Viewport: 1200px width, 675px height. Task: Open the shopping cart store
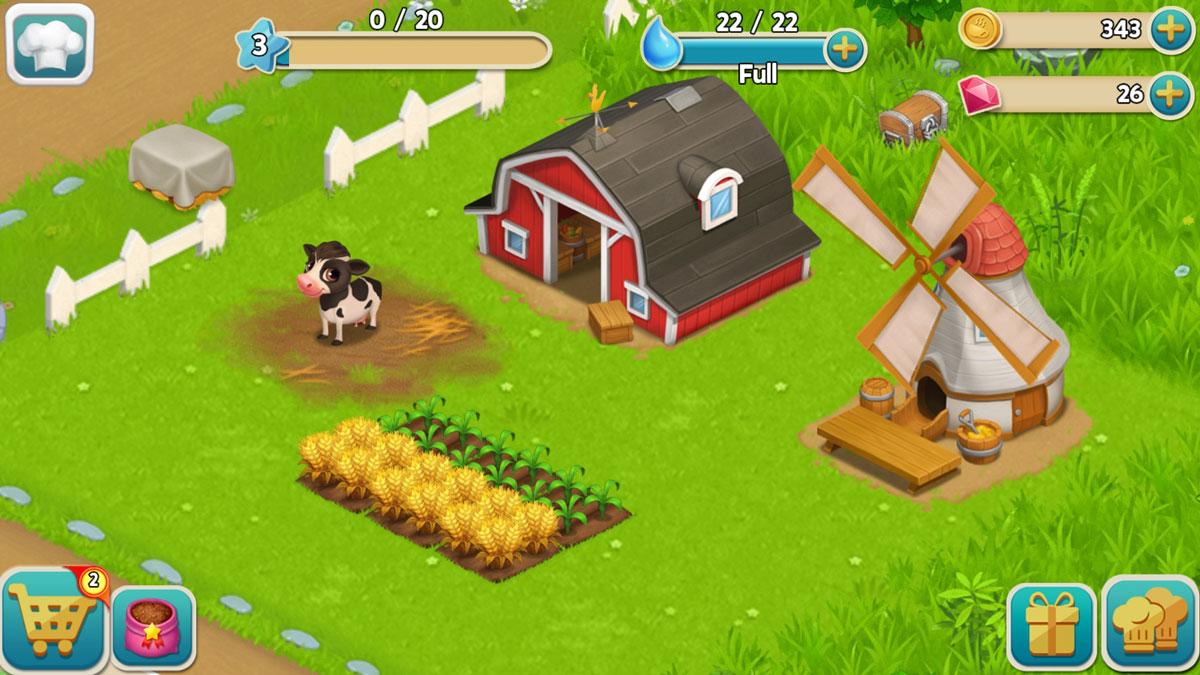coord(52,622)
